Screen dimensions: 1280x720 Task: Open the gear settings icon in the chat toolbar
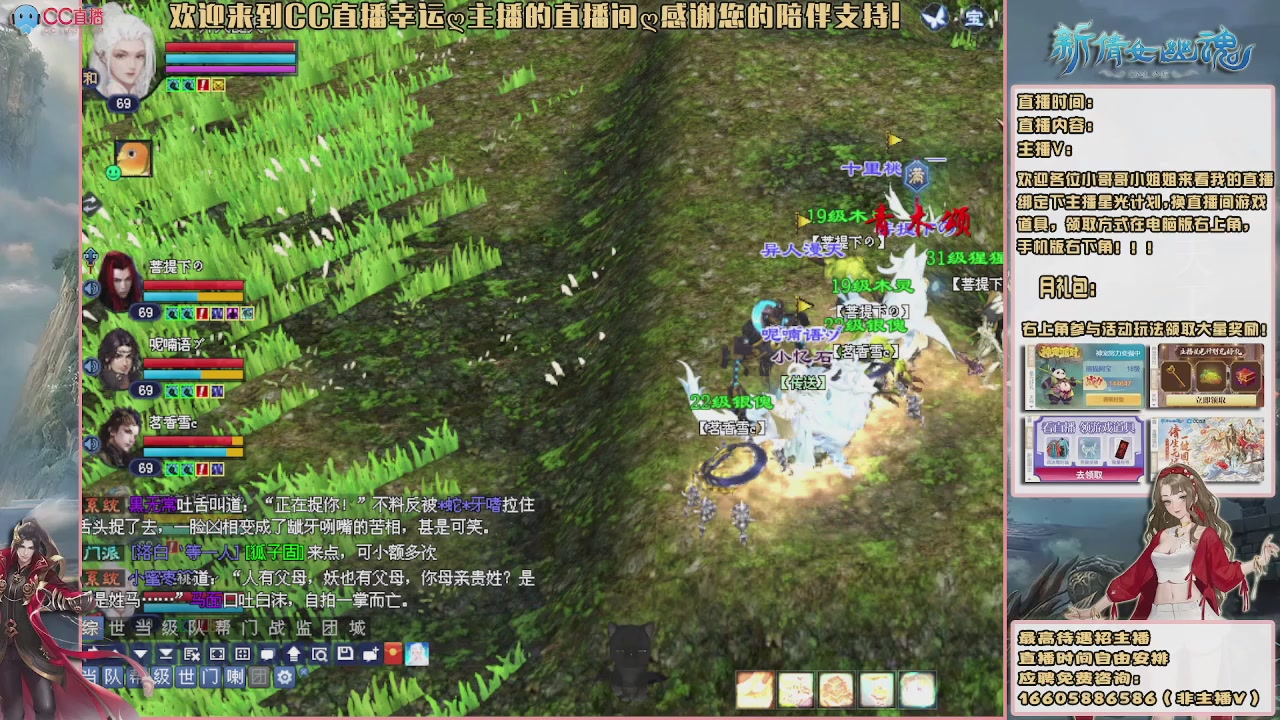pos(285,675)
